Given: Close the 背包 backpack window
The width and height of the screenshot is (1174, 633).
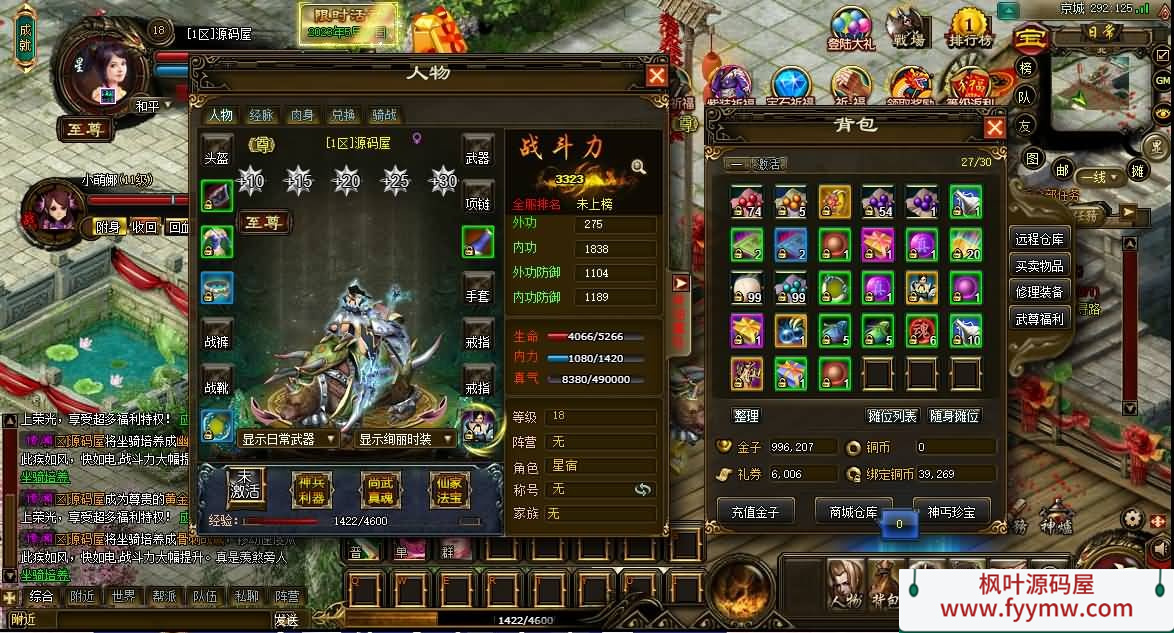Looking at the screenshot, I should pyautogui.click(x=994, y=127).
